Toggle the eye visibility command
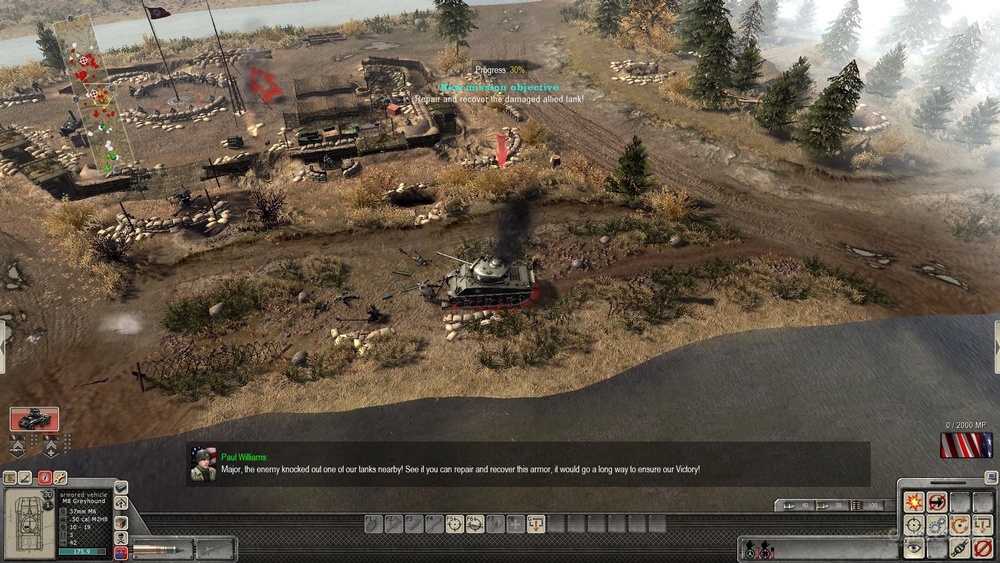Image resolution: width=1000 pixels, height=563 pixels. [914, 547]
